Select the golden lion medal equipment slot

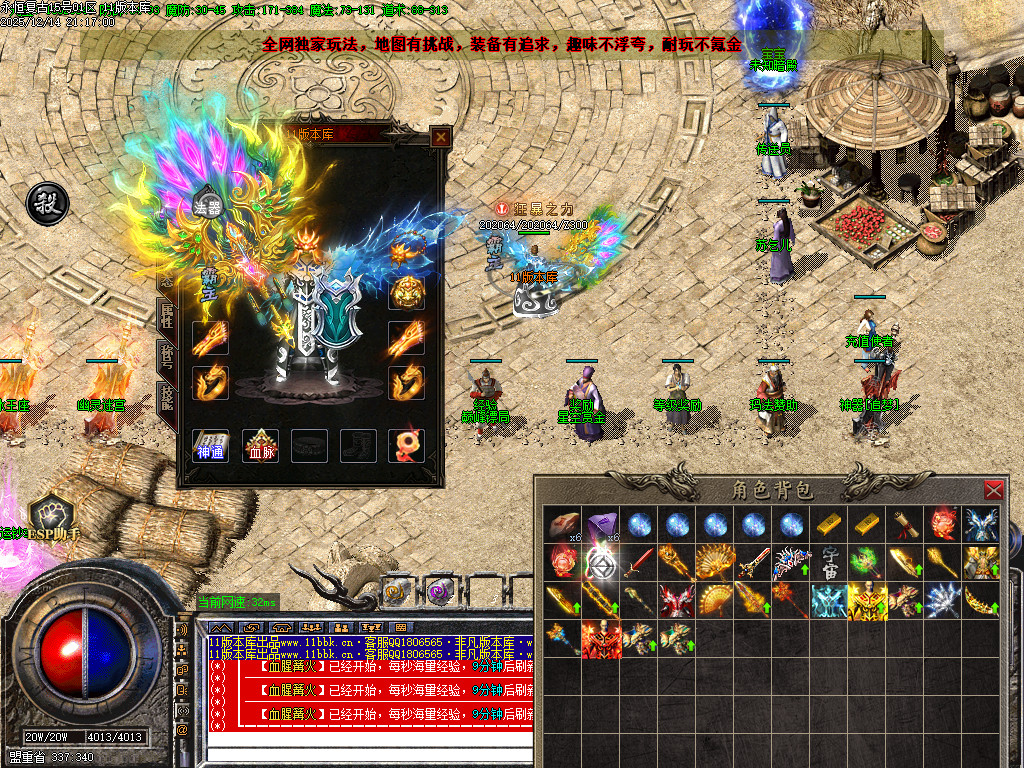406,292
